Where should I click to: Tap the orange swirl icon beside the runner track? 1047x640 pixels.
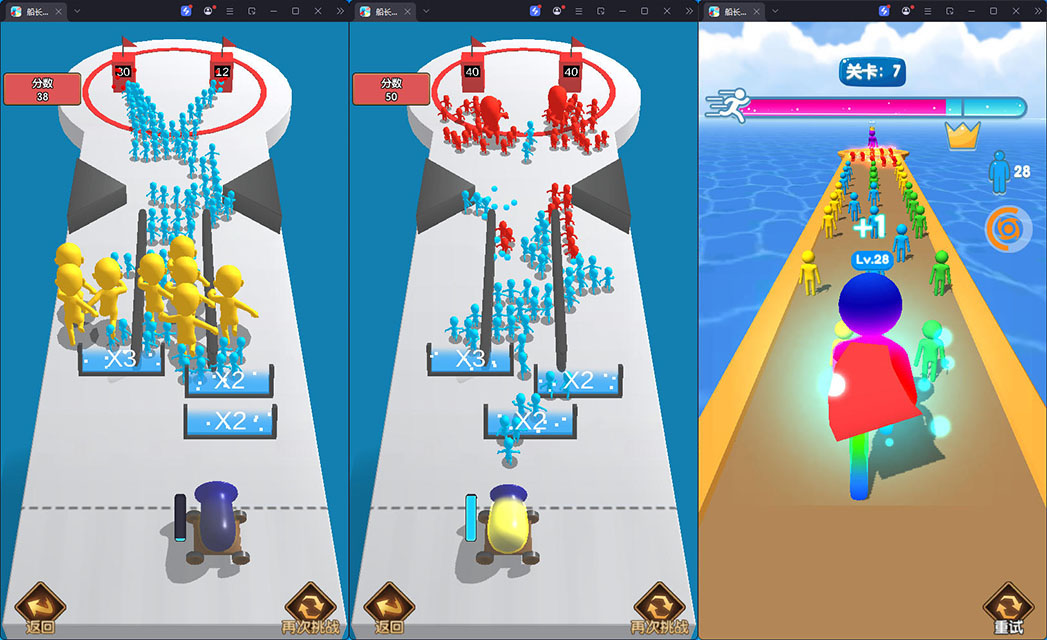tap(1007, 229)
